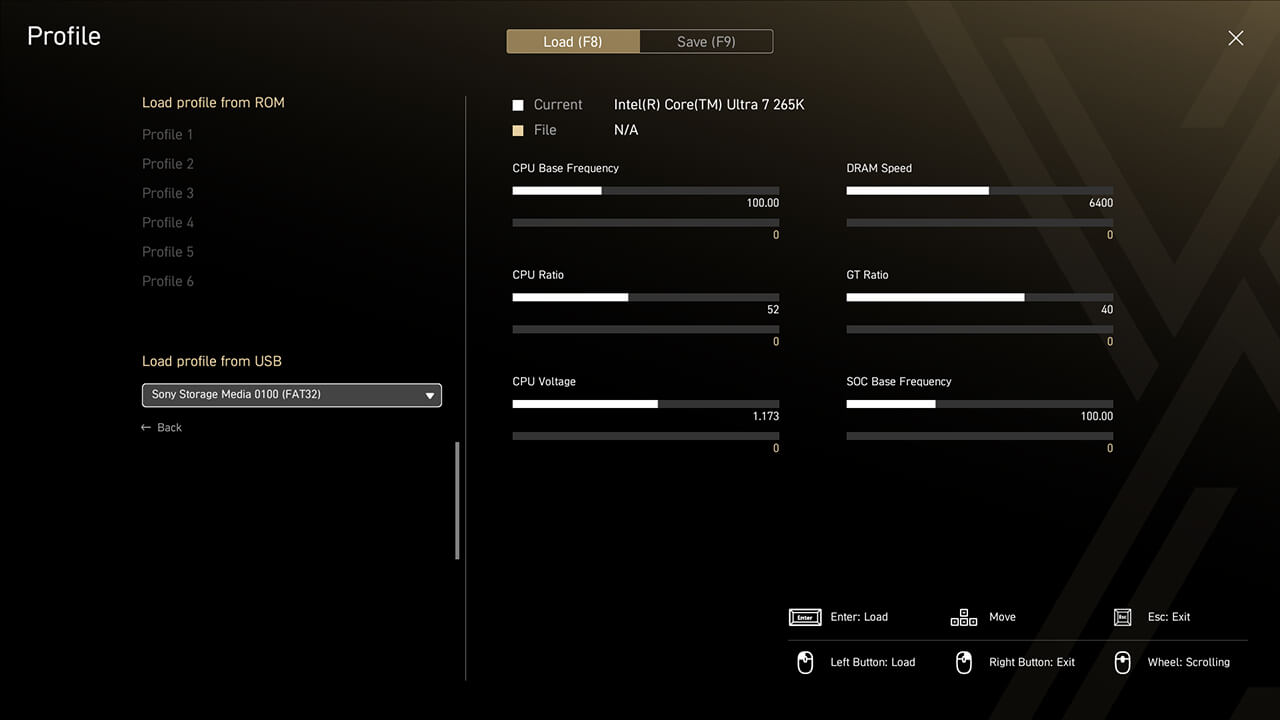Open the Sony Storage Media USB dropdown
1280x720 pixels.
[291, 395]
